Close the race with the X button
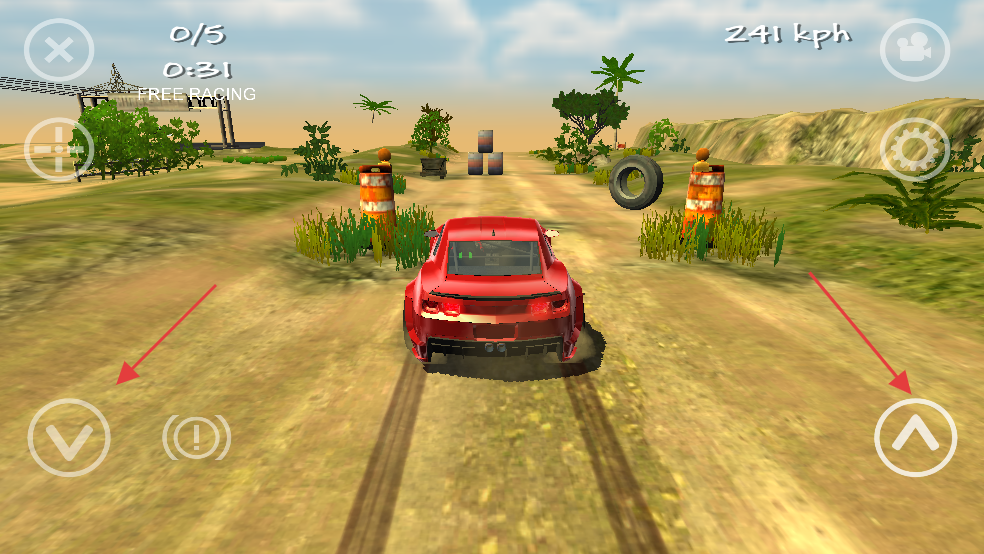Image resolution: width=984 pixels, height=554 pixels. click(59, 50)
